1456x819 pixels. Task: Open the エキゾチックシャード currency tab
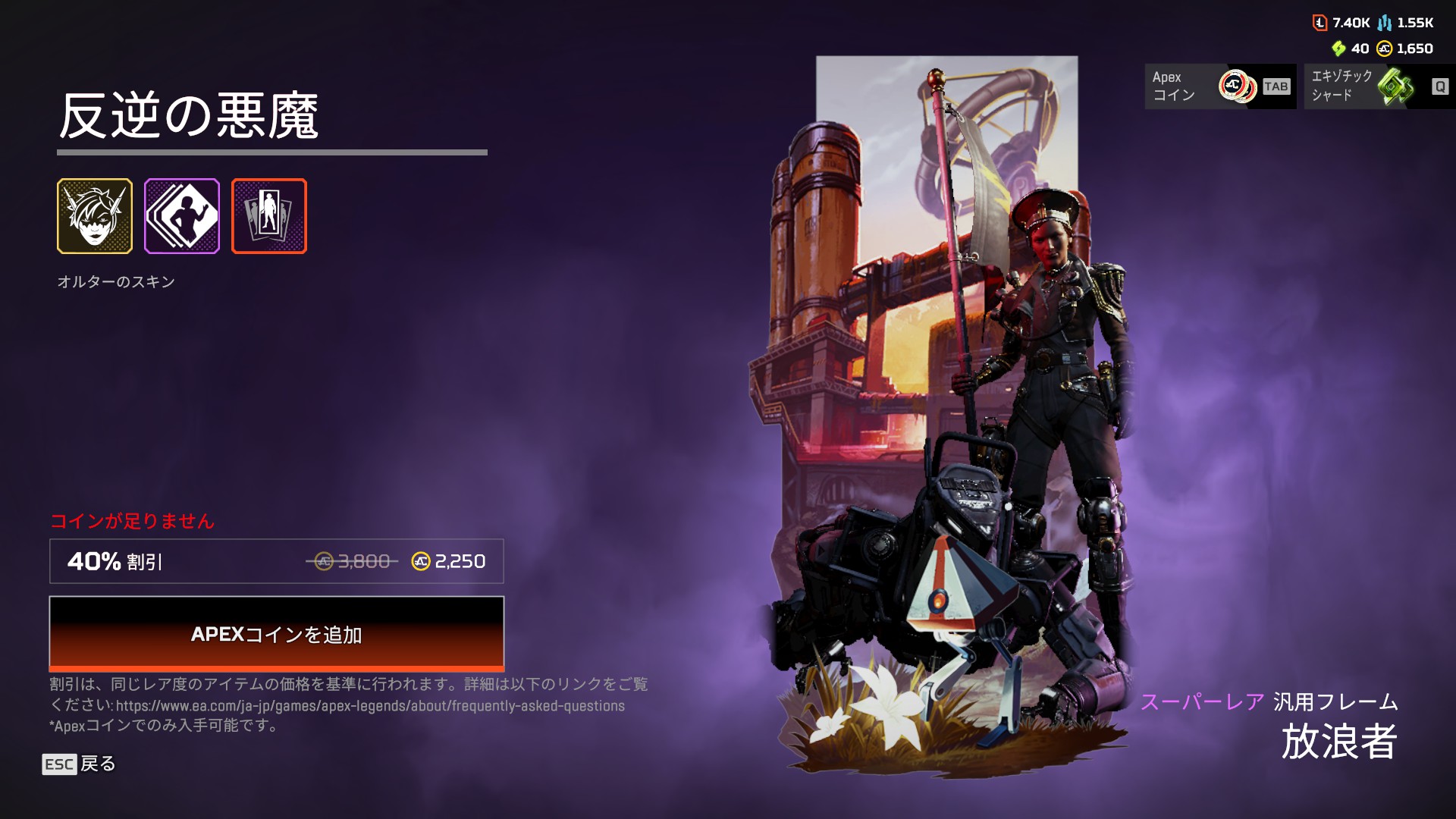point(1379,86)
